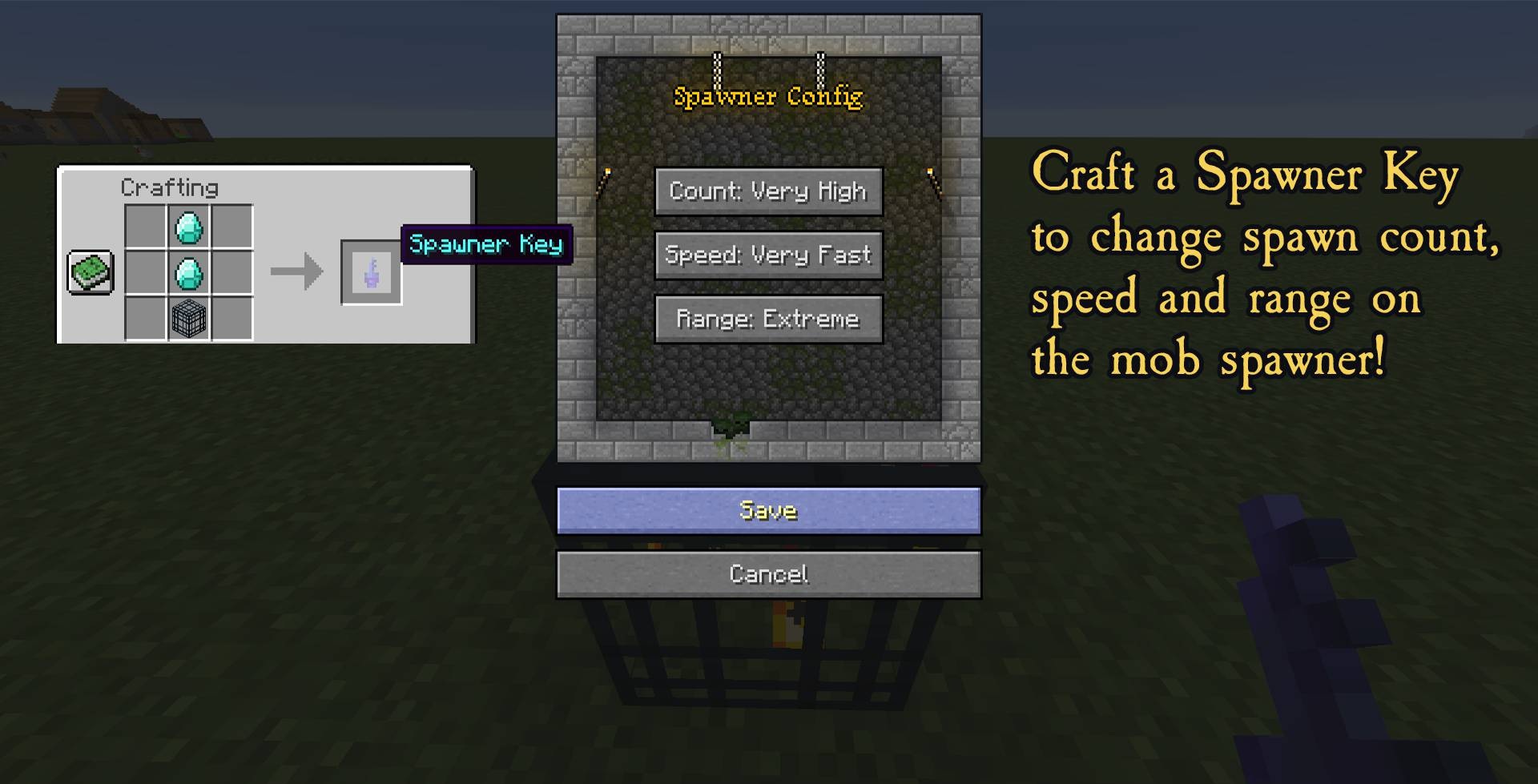The image size is (1538, 784).
Task: Cancel the spawner configuration changes
Action: pos(768,573)
